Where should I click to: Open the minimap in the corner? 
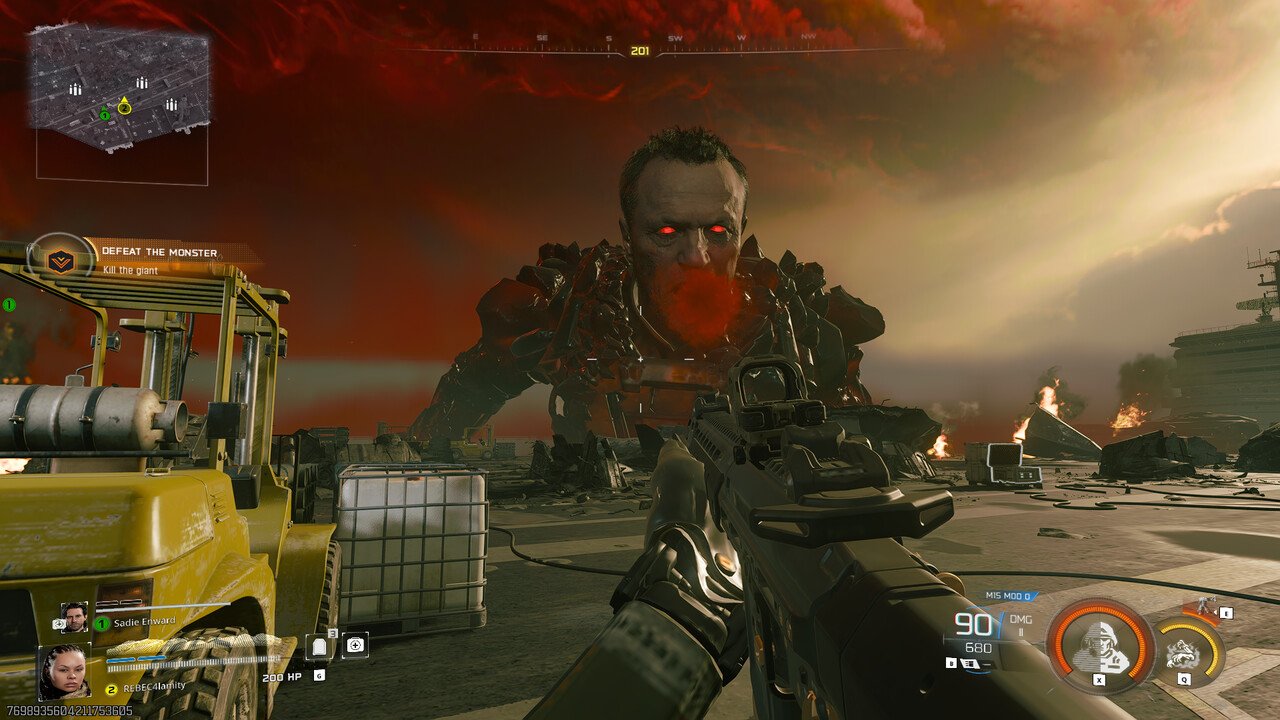120,88
